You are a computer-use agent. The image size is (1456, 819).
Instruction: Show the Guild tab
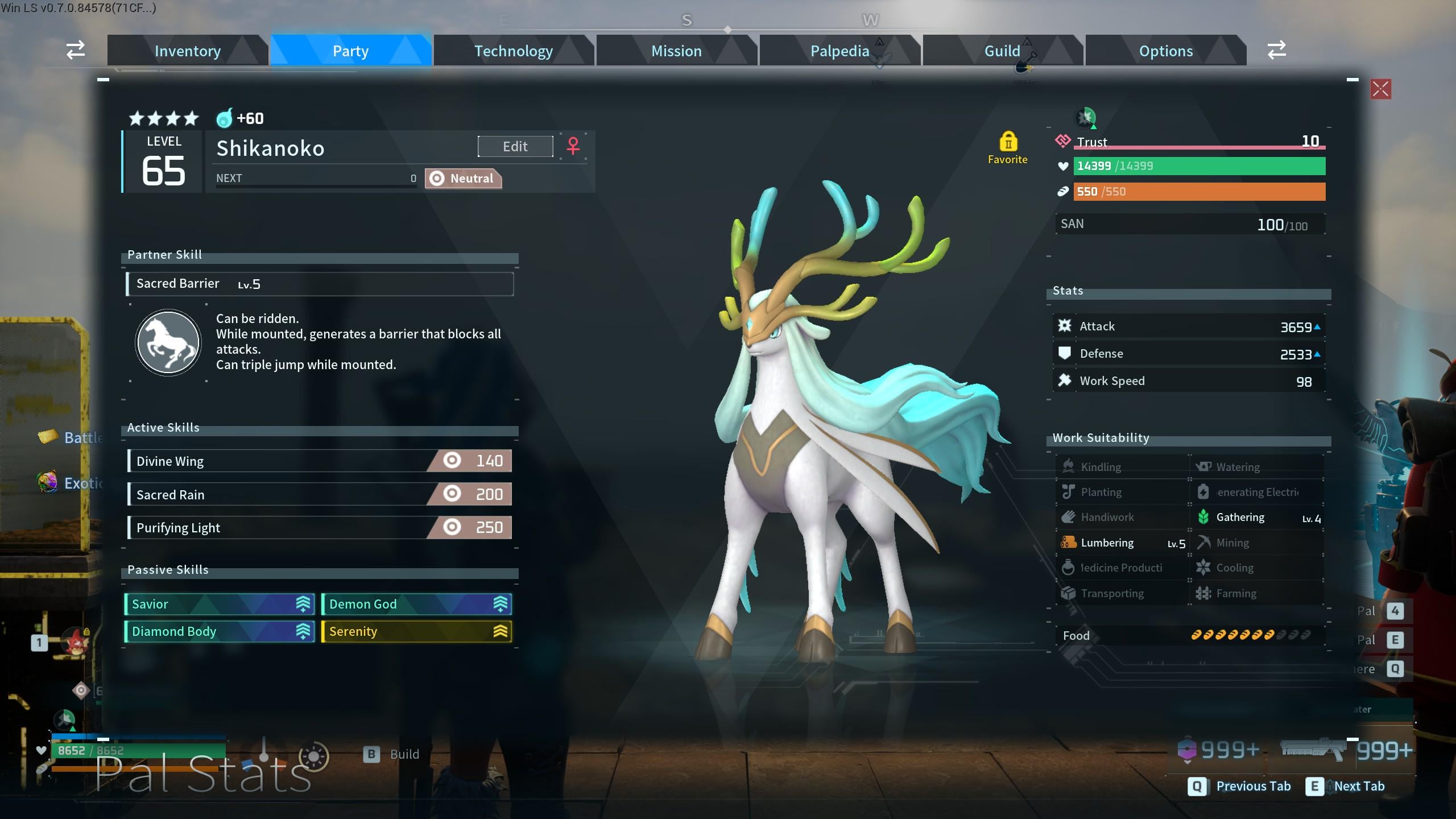pos(1002,51)
